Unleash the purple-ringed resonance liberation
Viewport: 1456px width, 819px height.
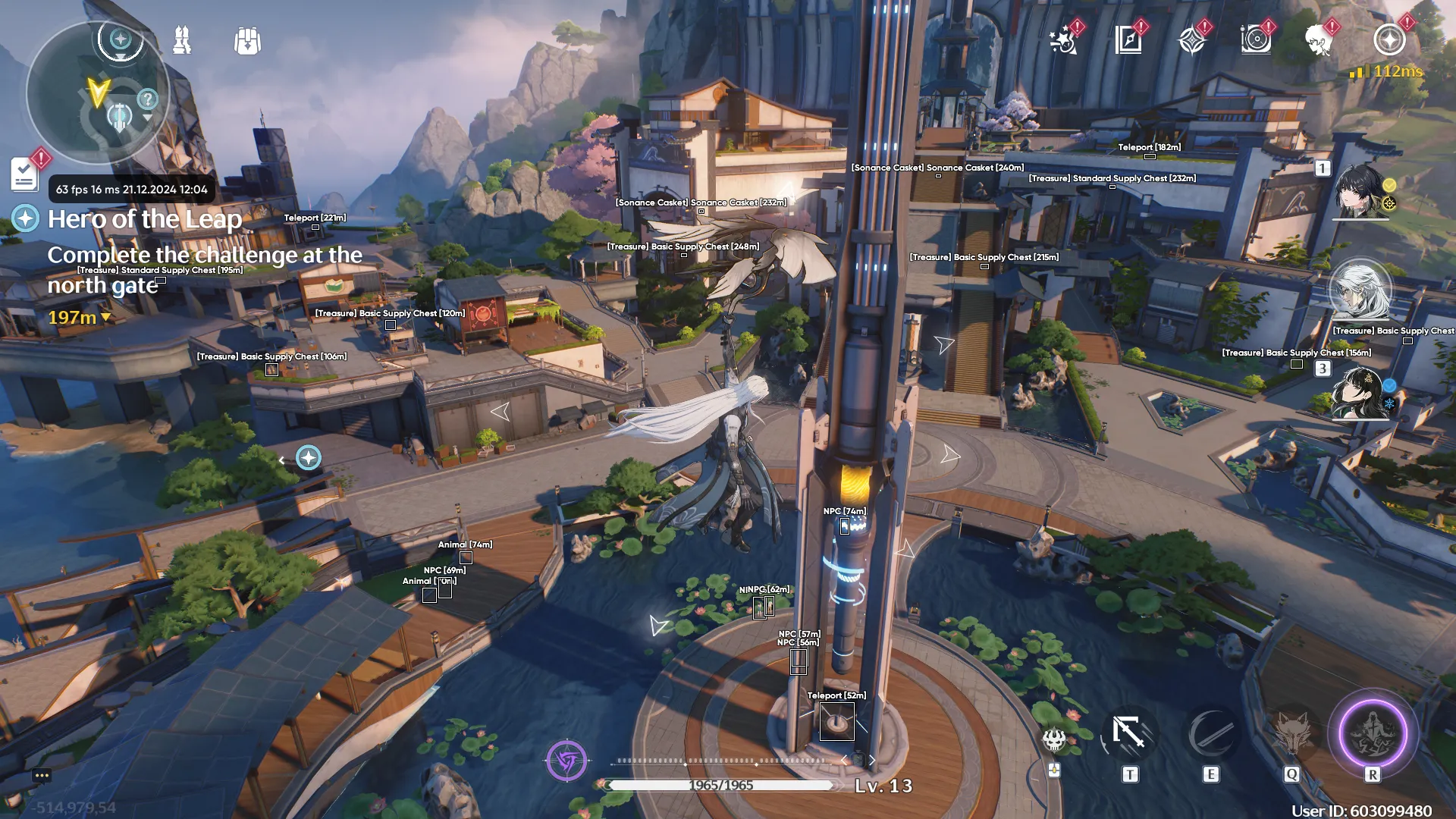[x=1373, y=734]
